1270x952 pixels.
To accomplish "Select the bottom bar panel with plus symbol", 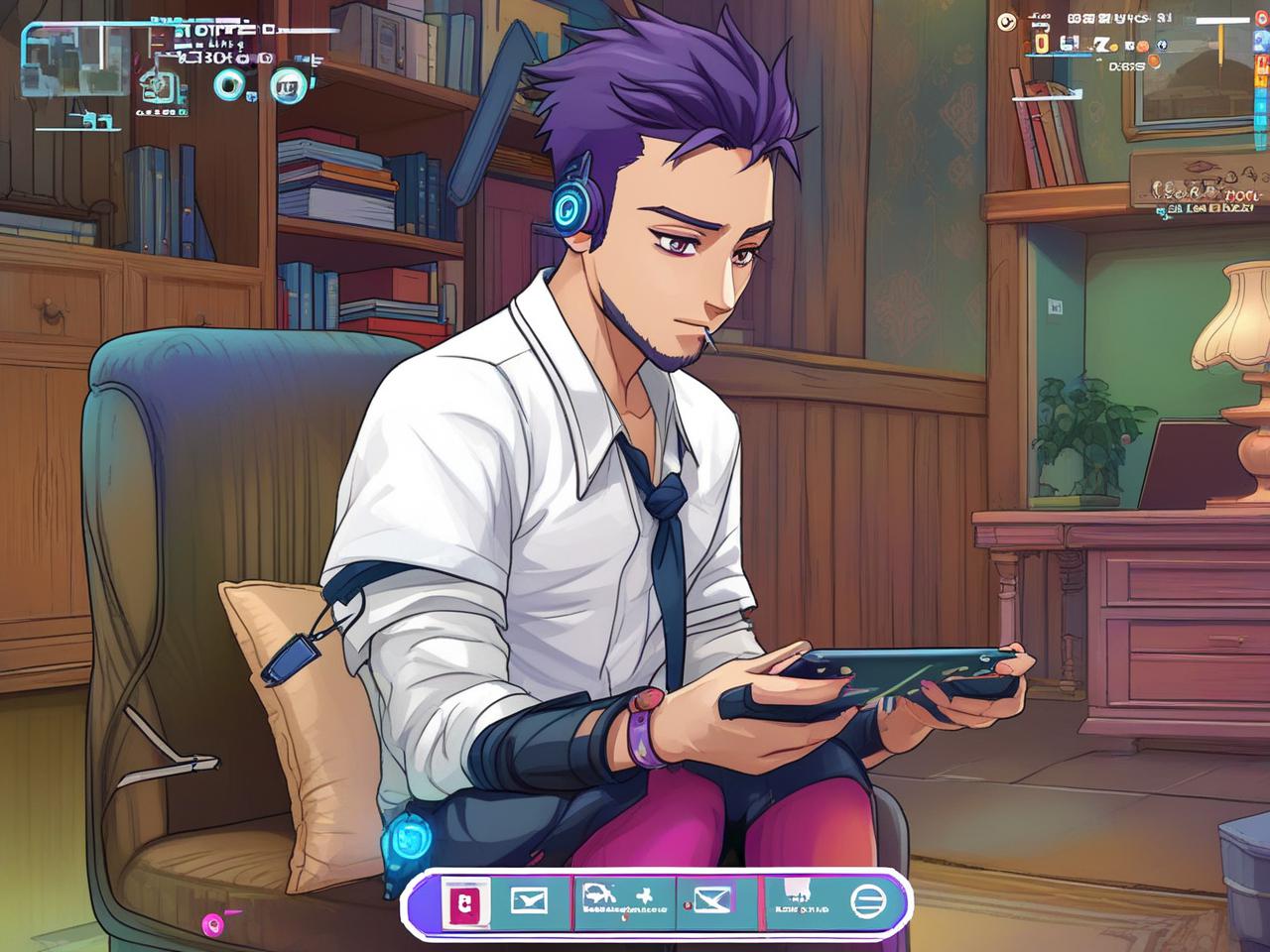I will coord(625,900).
